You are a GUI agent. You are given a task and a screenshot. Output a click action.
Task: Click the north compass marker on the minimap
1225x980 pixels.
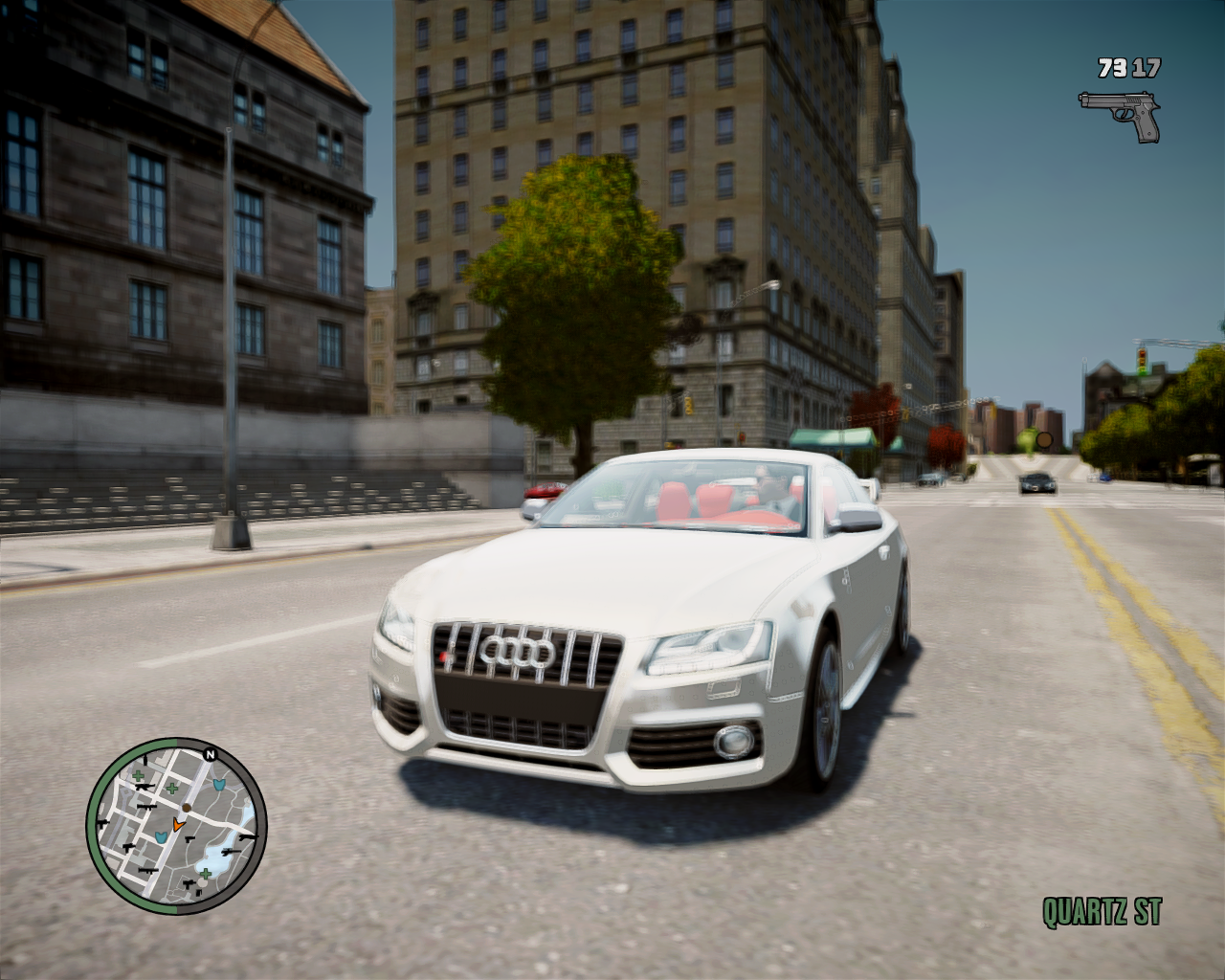point(210,753)
